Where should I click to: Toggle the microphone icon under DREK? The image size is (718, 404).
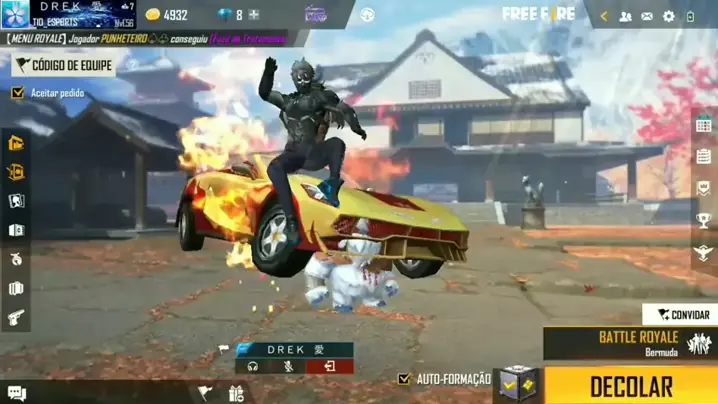[x=288, y=366]
